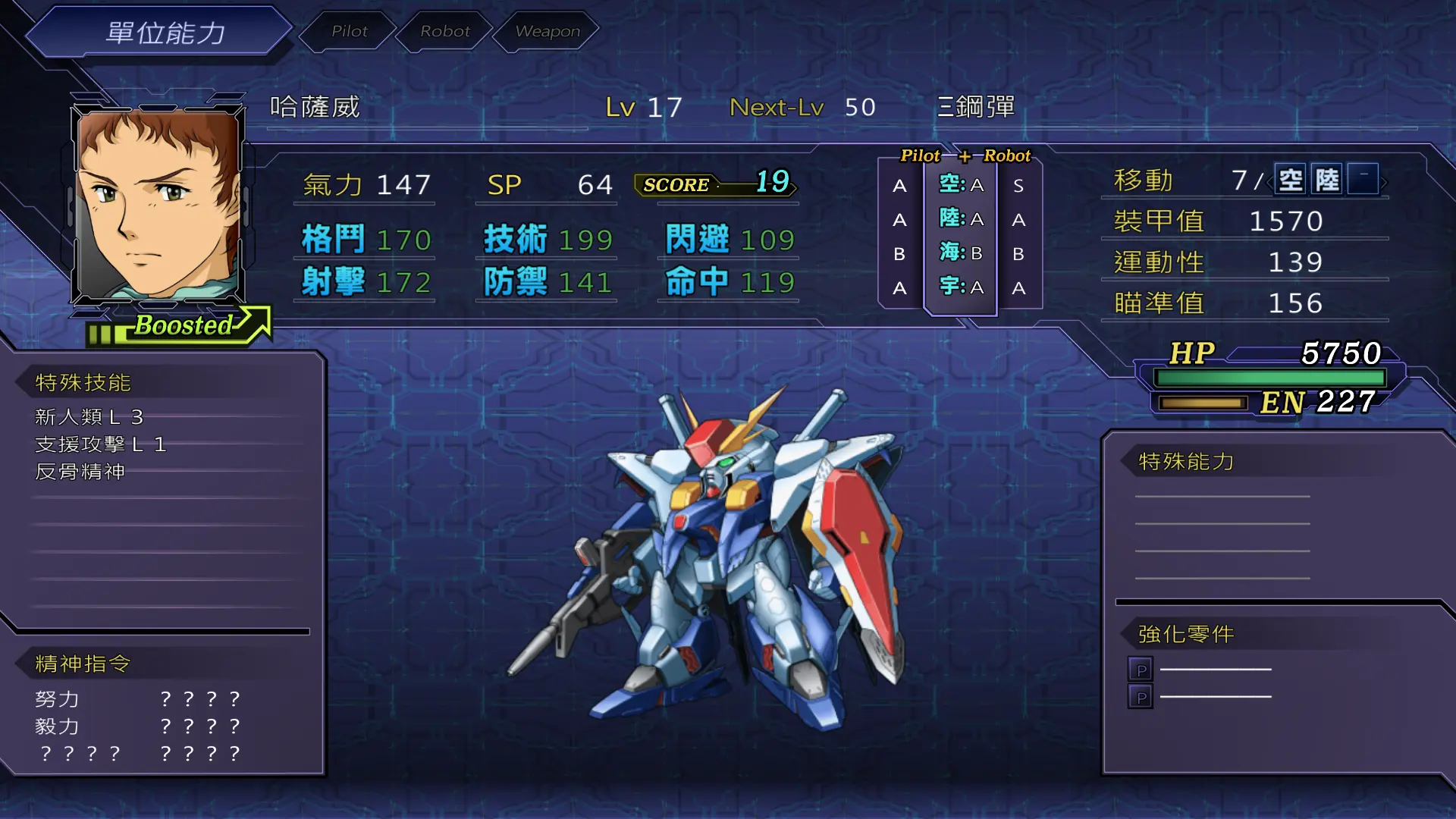The height and width of the screenshot is (819, 1456).
Task: Select the 新人類 L3 skill entry
Action: click(89, 417)
